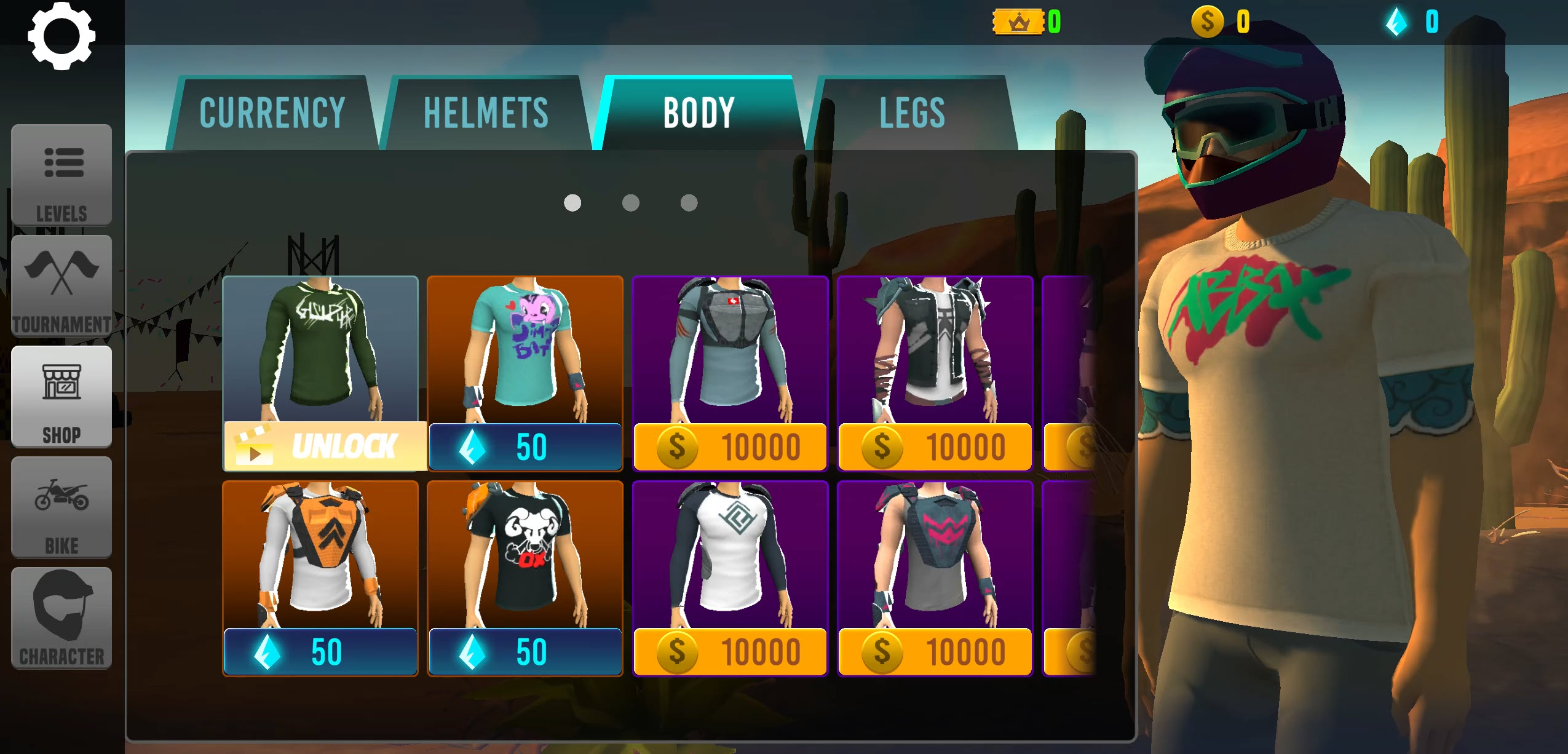Select the Shop sidebar button

61,397
